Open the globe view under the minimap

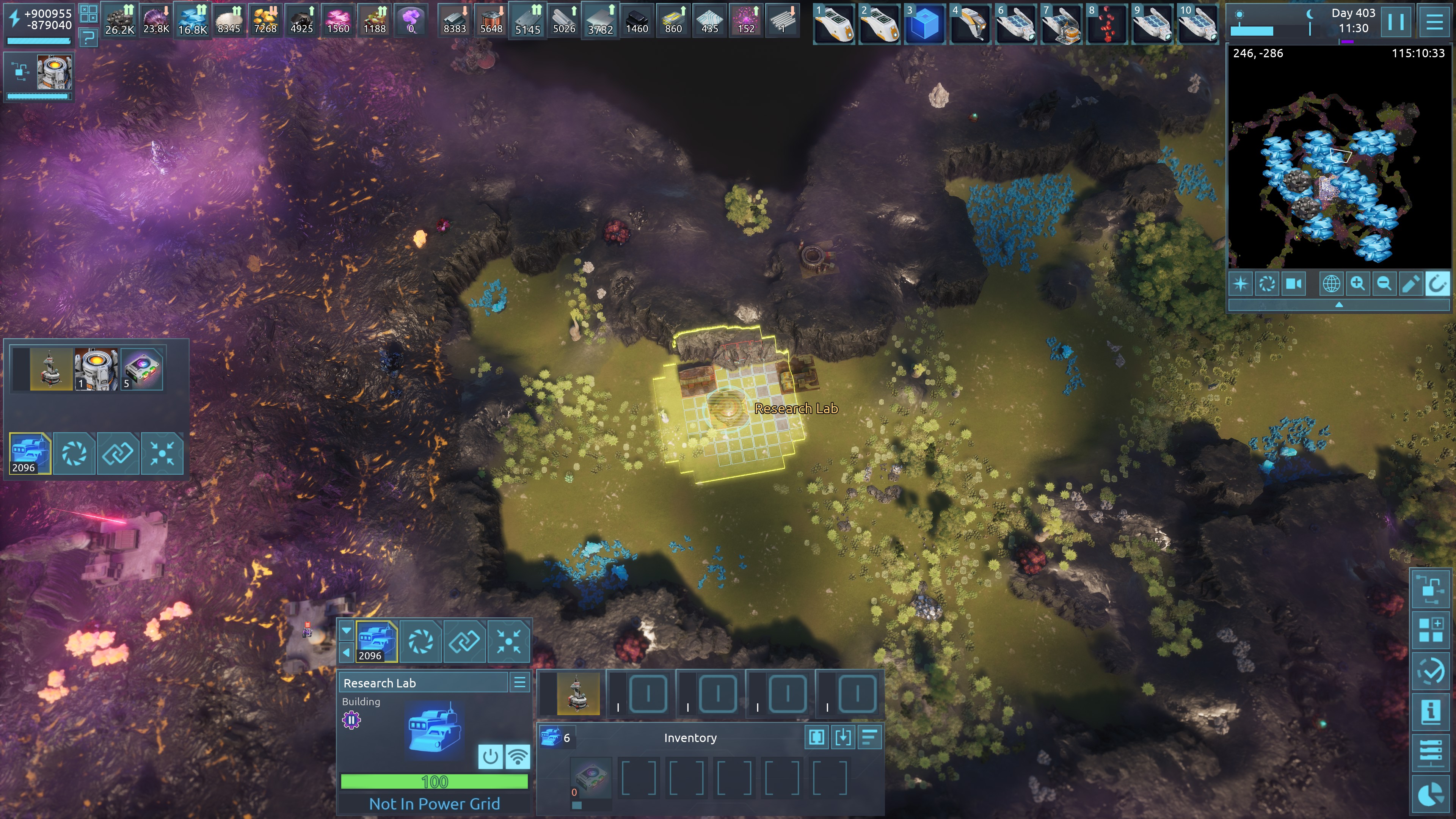tap(1331, 283)
